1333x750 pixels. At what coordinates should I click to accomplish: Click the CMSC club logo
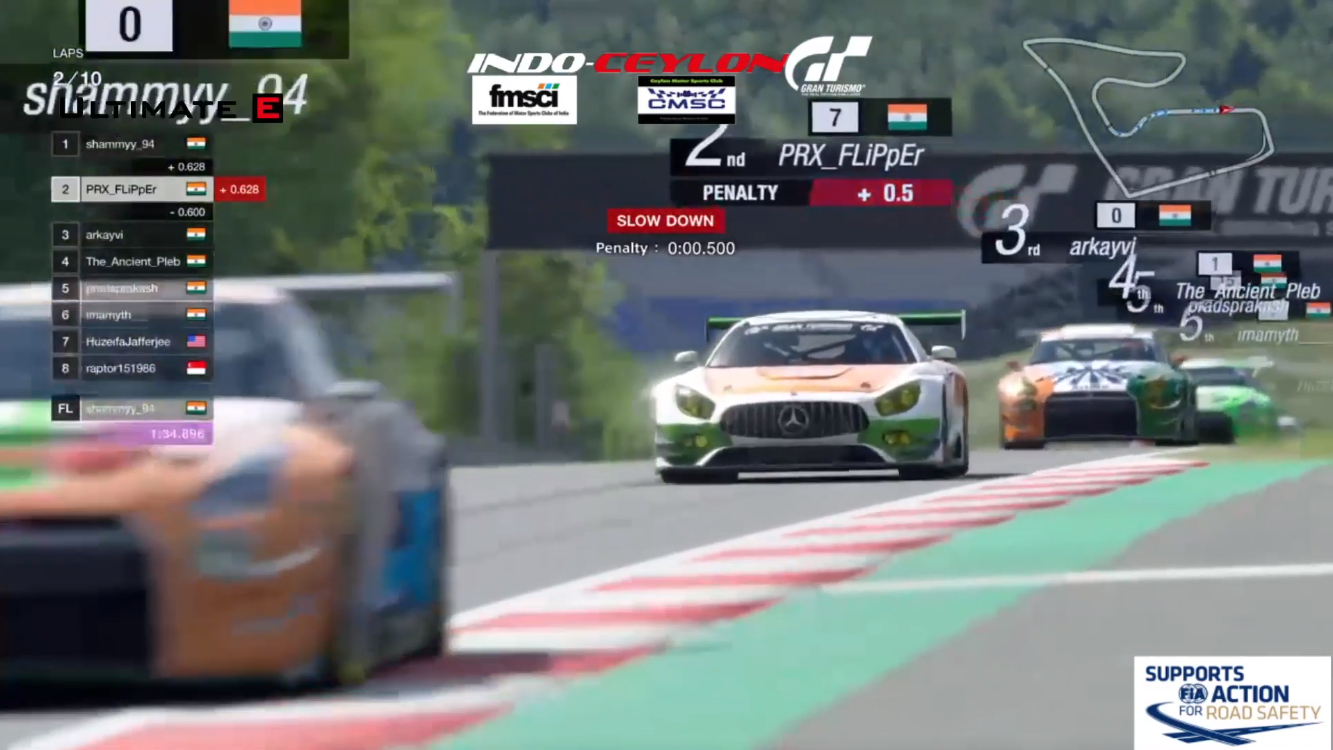686,100
